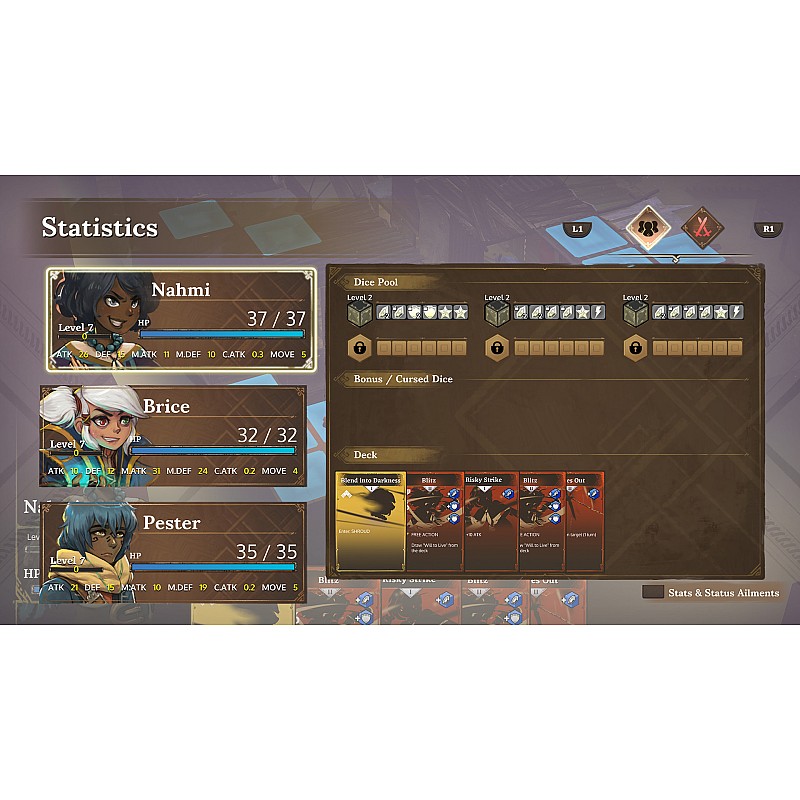This screenshot has height=800, width=800.
Task: Pick the Risky Strike card in deck
Action: click(x=490, y=522)
